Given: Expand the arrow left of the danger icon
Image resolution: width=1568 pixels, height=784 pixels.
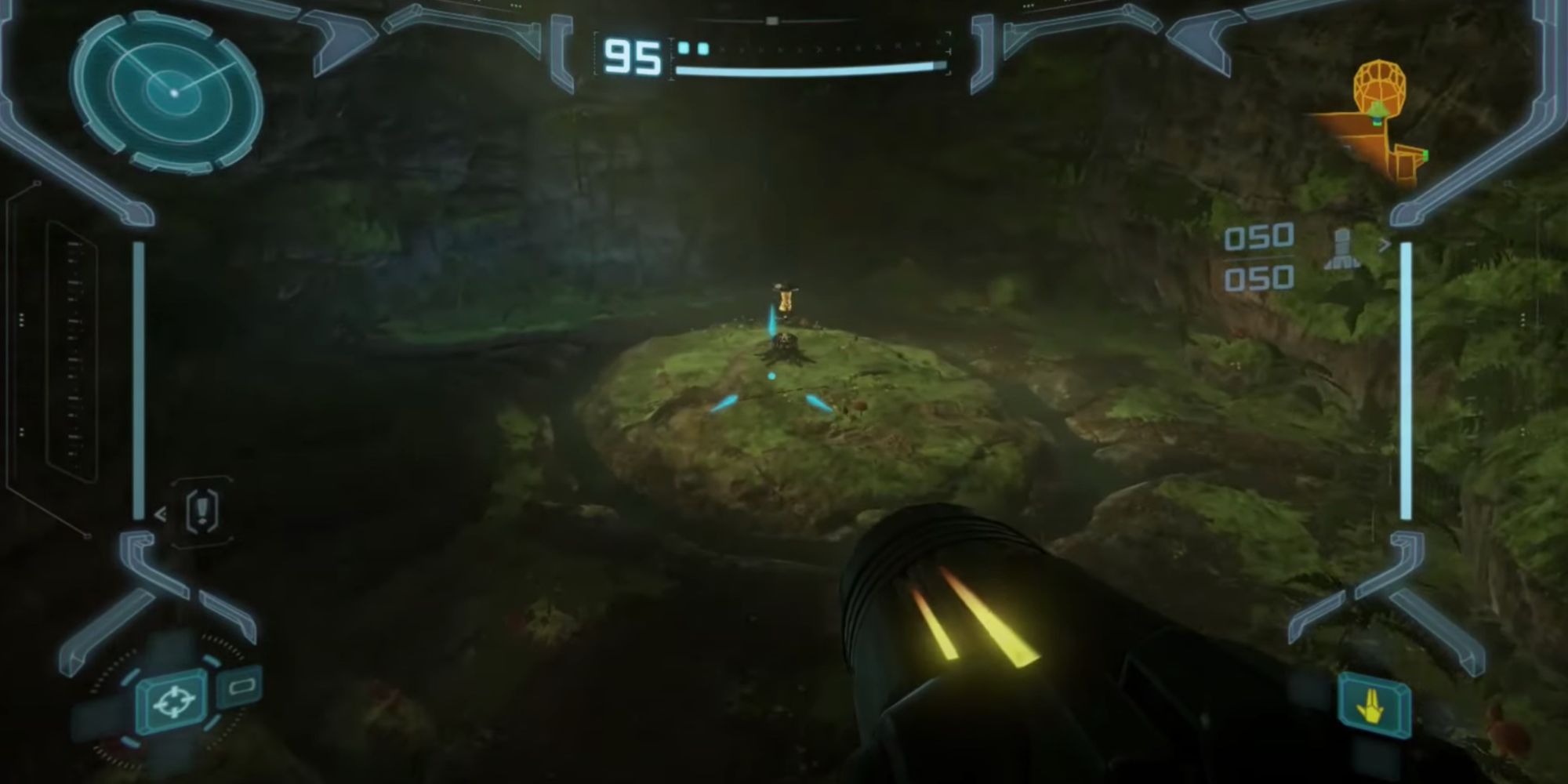Looking at the screenshot, I should [161, 511].
